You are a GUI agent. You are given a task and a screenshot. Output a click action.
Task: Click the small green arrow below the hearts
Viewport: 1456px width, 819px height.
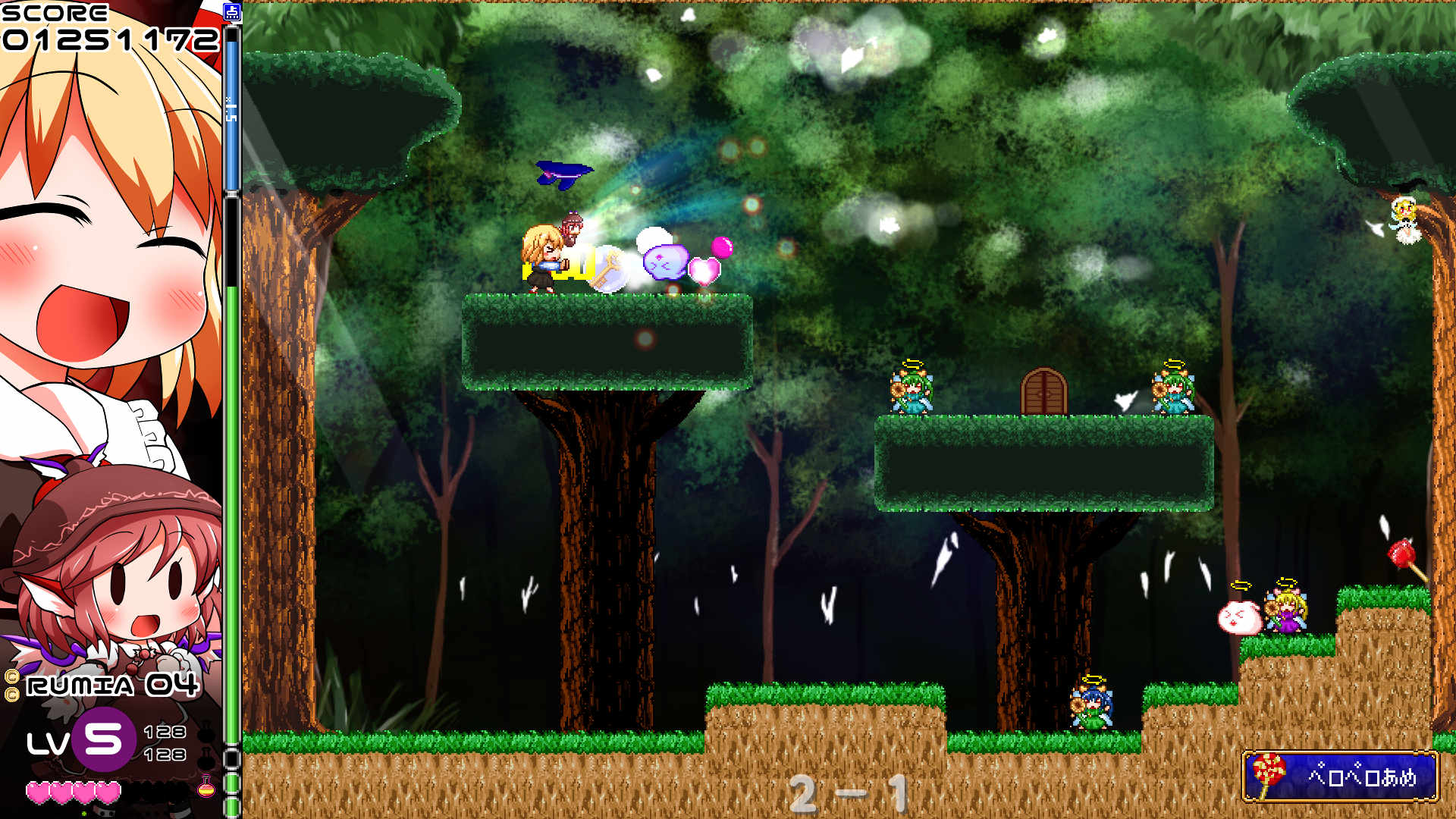click(83, 813)
